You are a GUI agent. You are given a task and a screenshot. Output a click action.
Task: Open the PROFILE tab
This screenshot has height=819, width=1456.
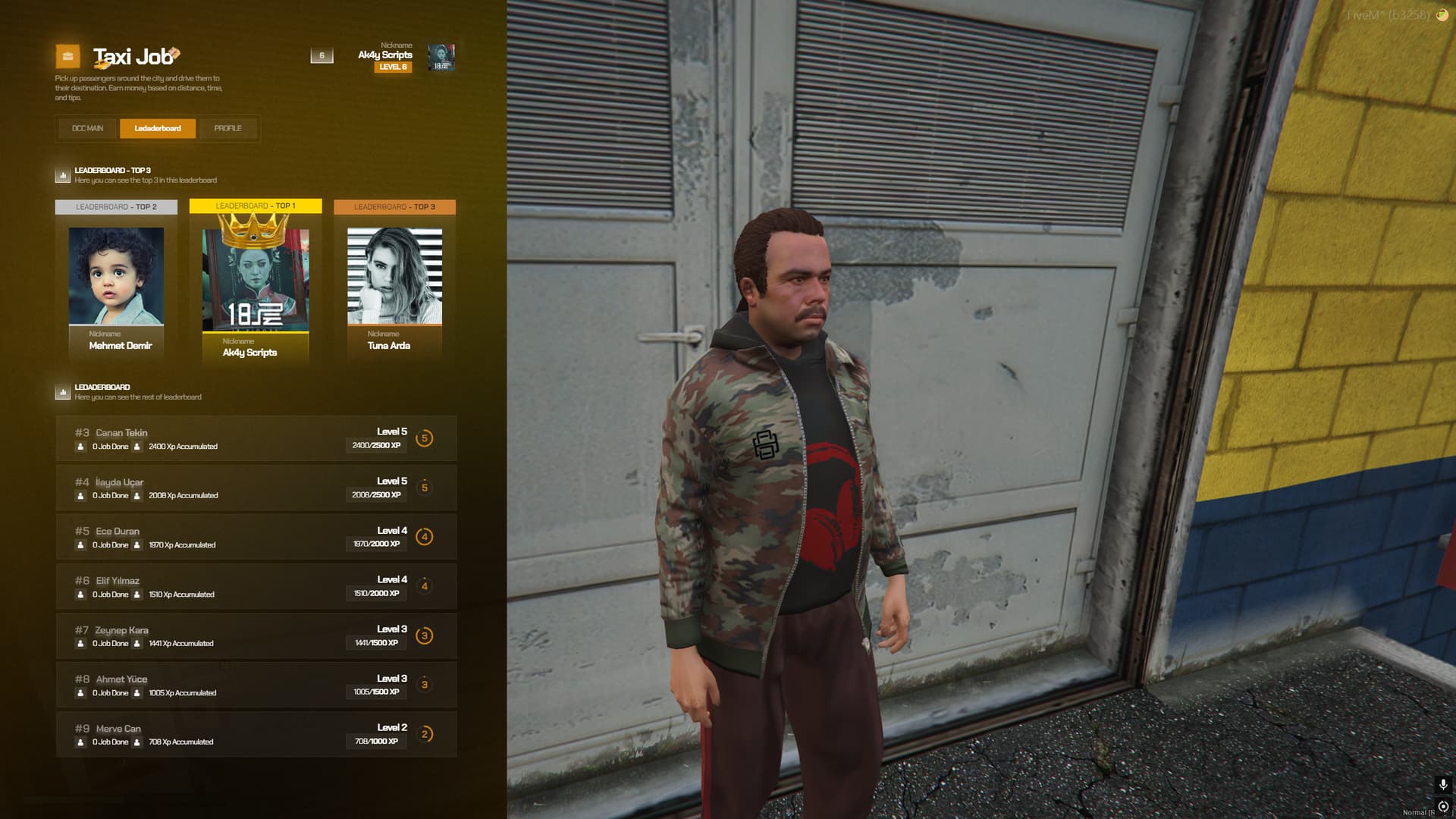coord(227,128)
